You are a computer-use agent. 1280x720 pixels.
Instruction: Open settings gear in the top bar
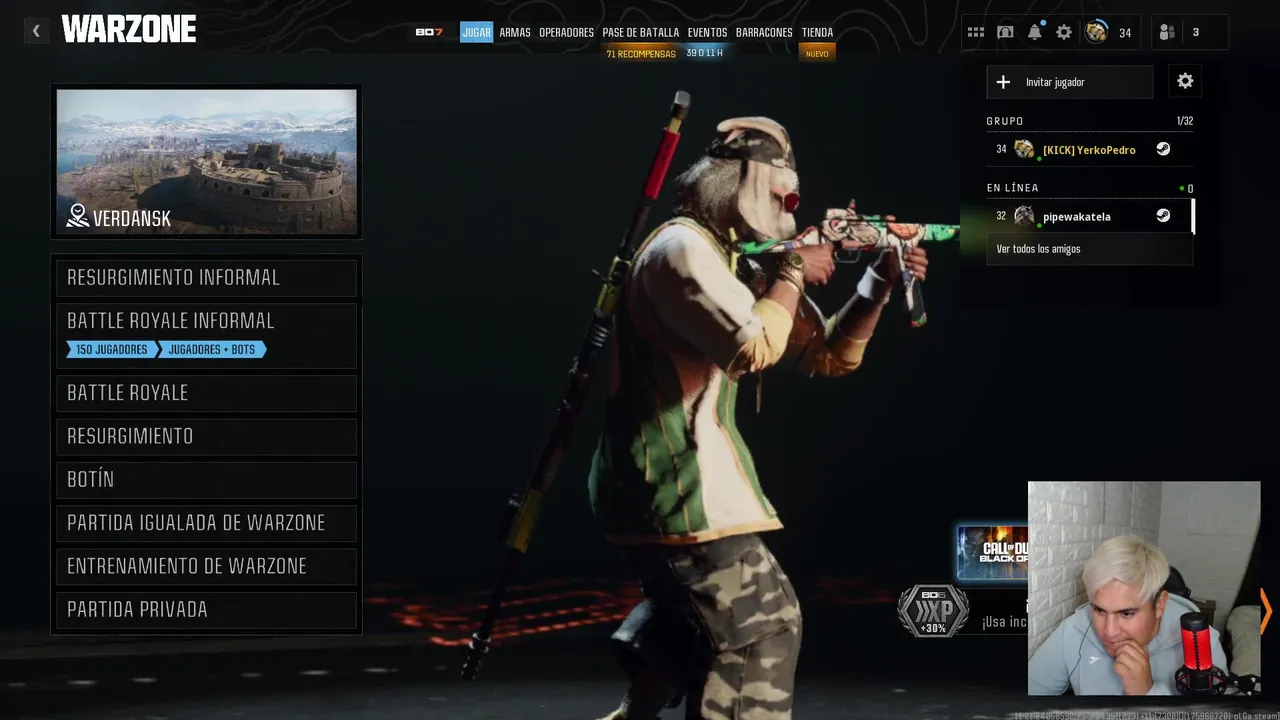coord(1064,32)
